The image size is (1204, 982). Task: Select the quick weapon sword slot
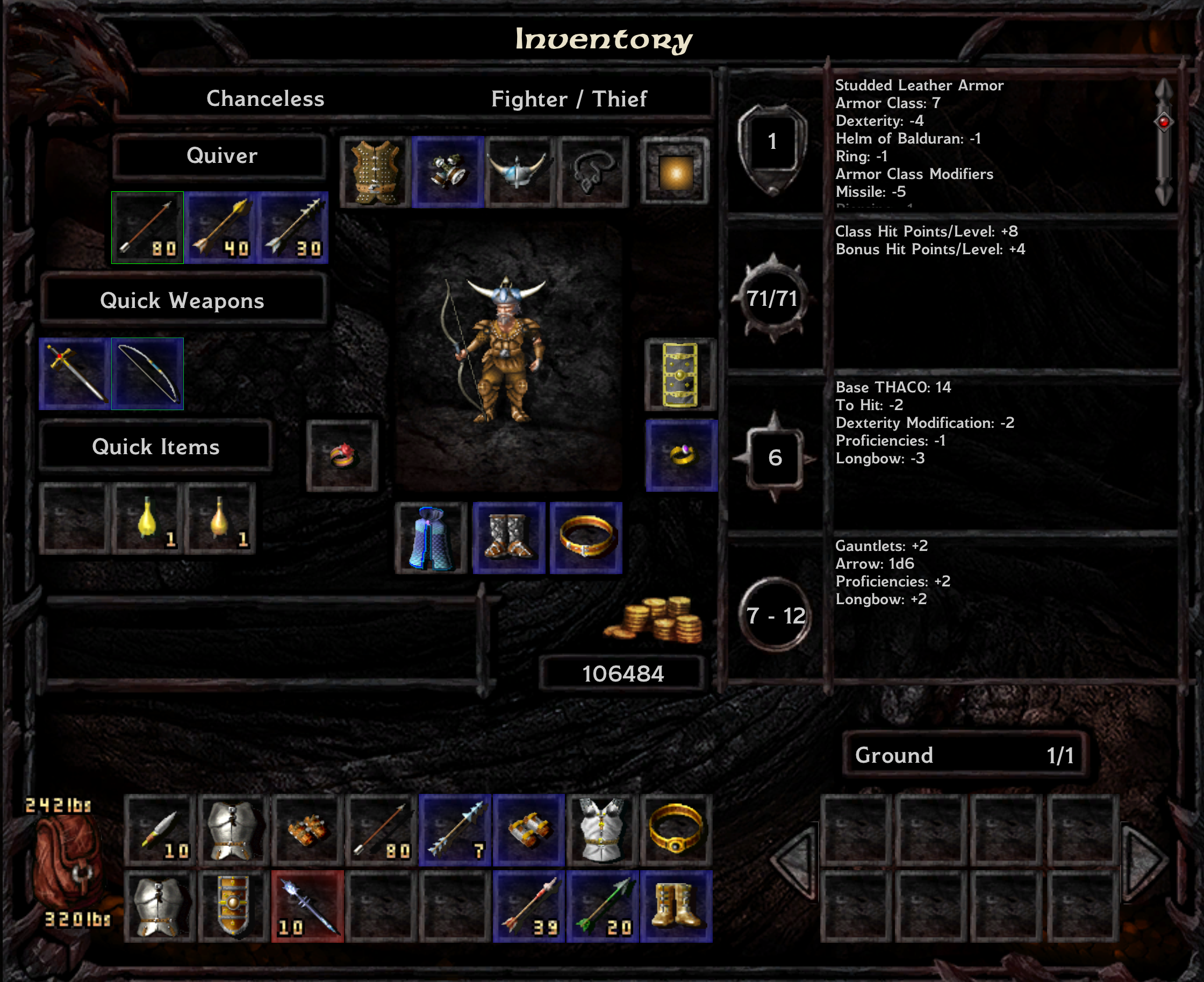75,374
